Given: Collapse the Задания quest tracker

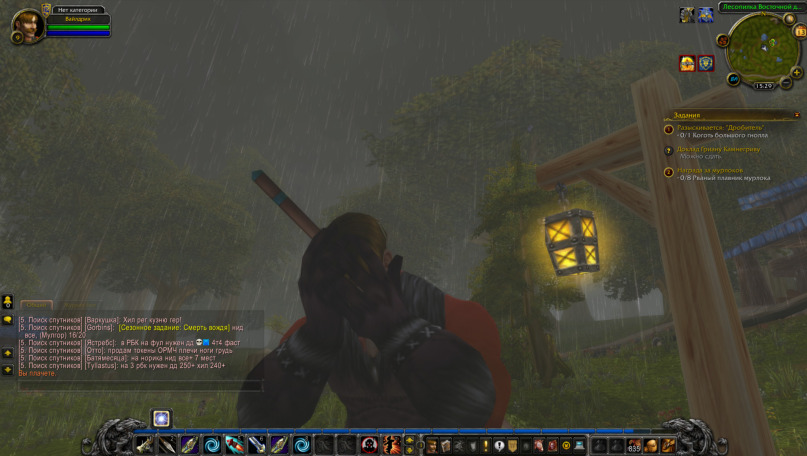Looking at the screenshot, I should click(x=796, y=115).
